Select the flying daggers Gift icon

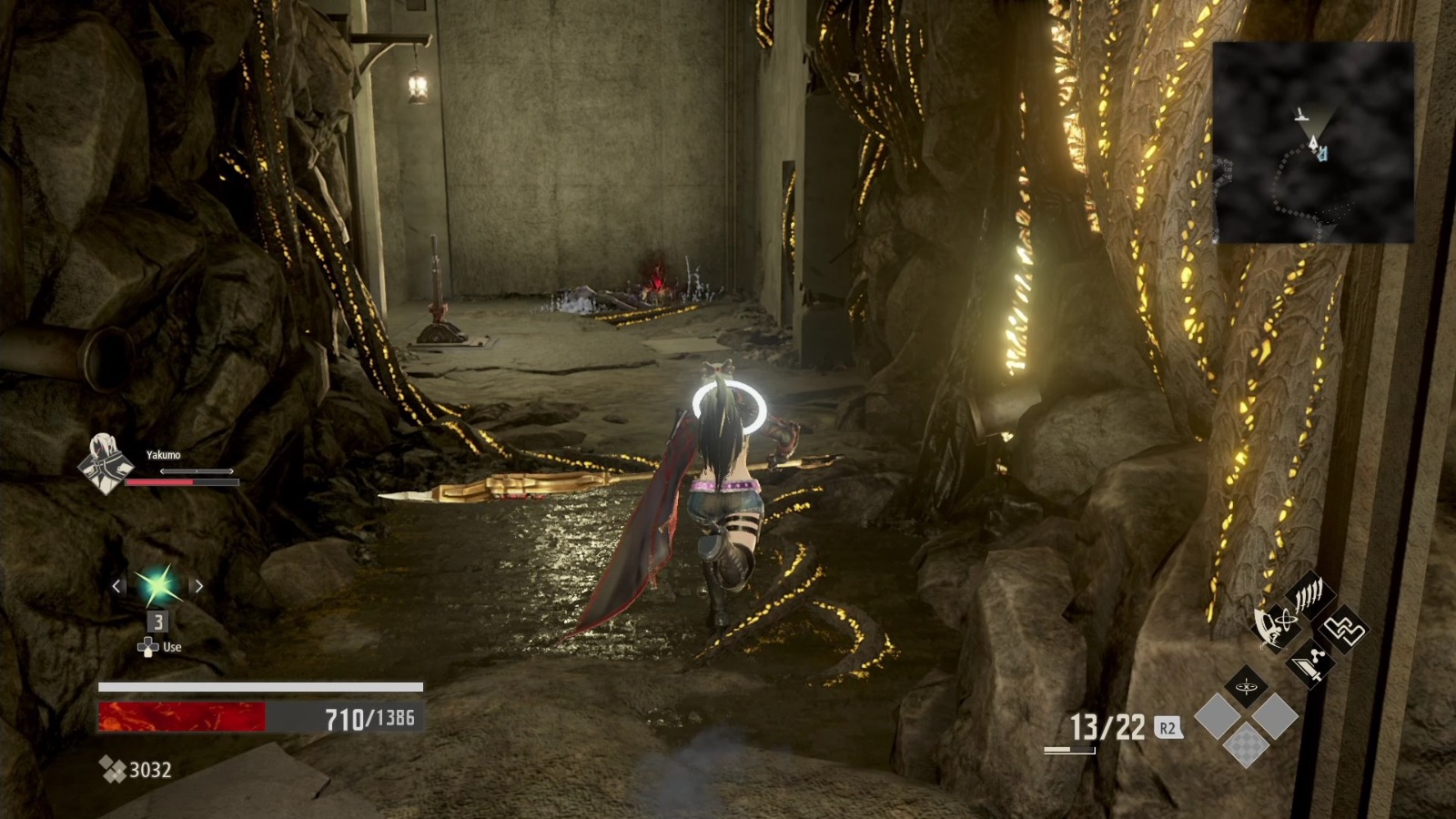(x=1308, y=594)
